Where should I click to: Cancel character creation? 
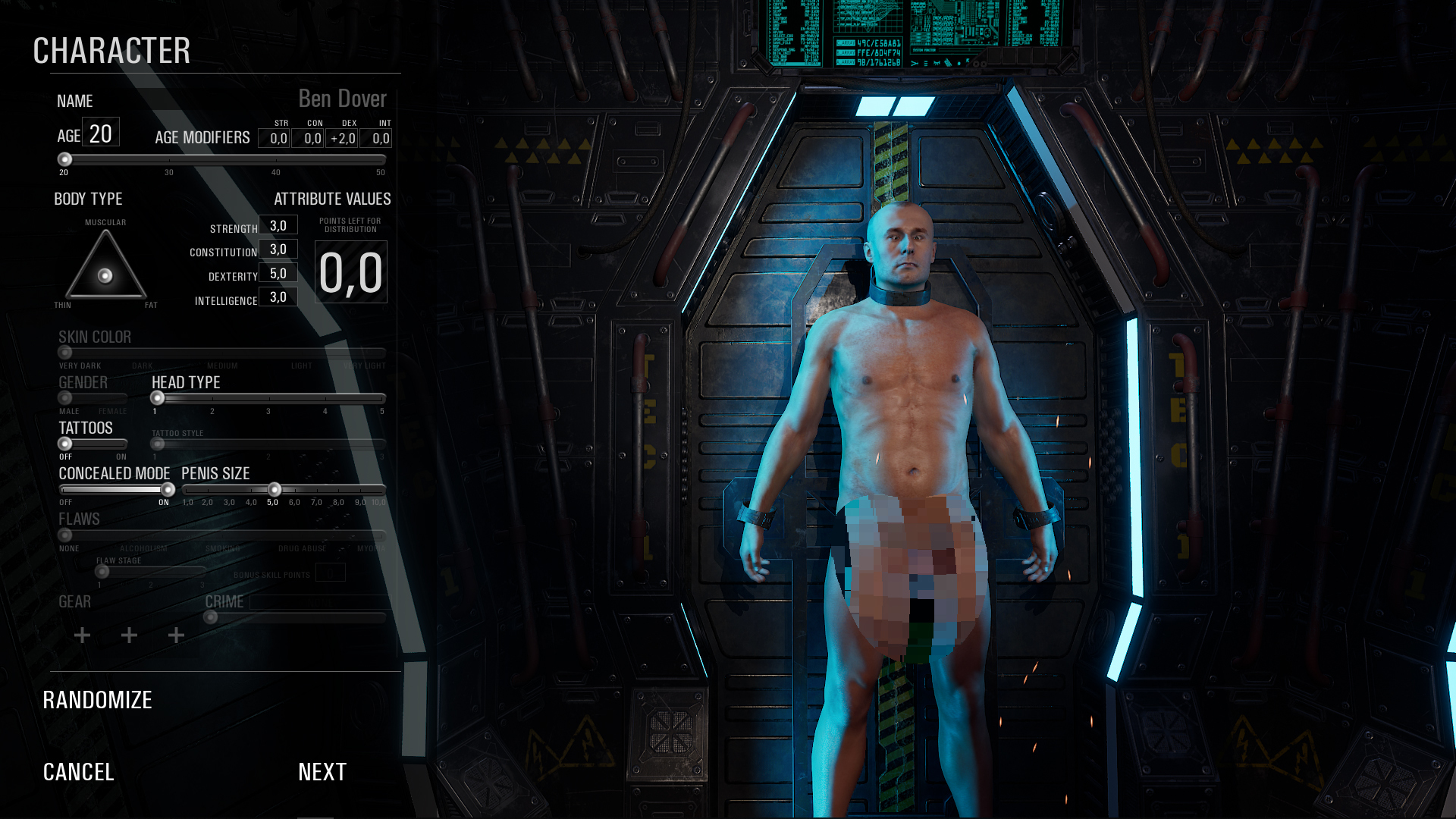(x=78, y=772)
